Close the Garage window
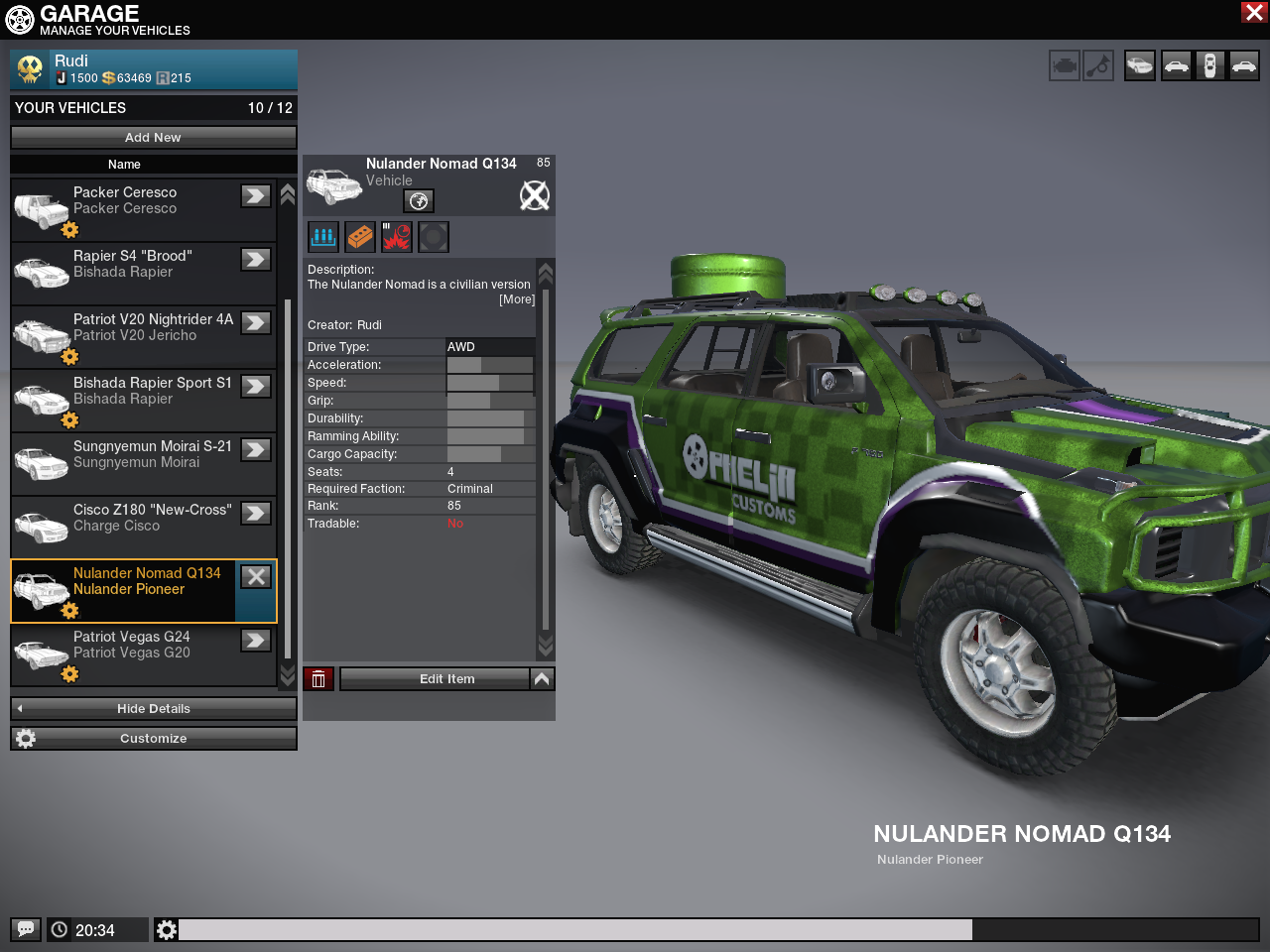The height and width of the screenshot is (952, 1270). (1253, 12)
